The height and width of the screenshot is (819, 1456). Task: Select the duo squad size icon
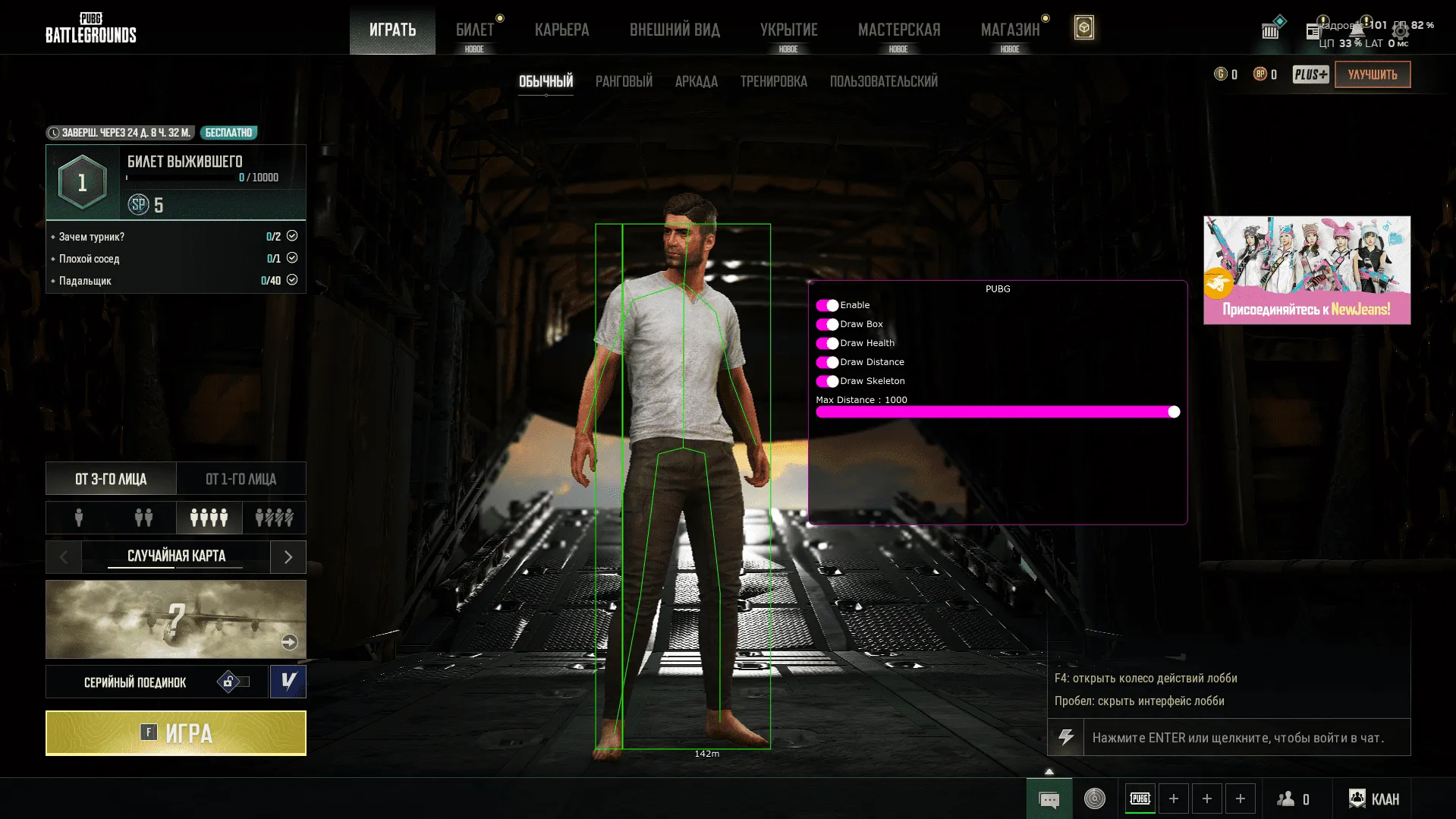pos(143,518)
